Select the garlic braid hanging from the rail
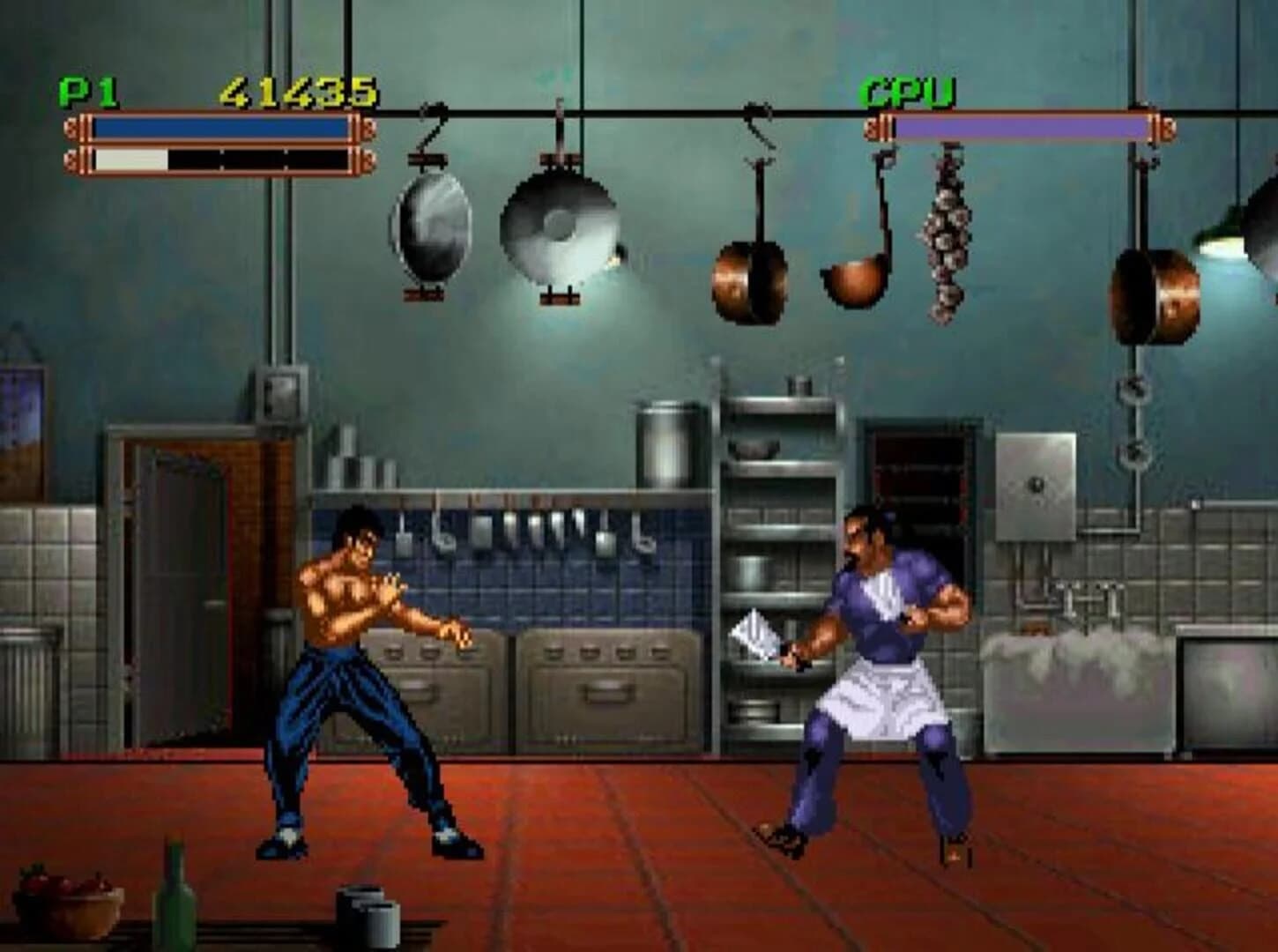 point(947,234)
